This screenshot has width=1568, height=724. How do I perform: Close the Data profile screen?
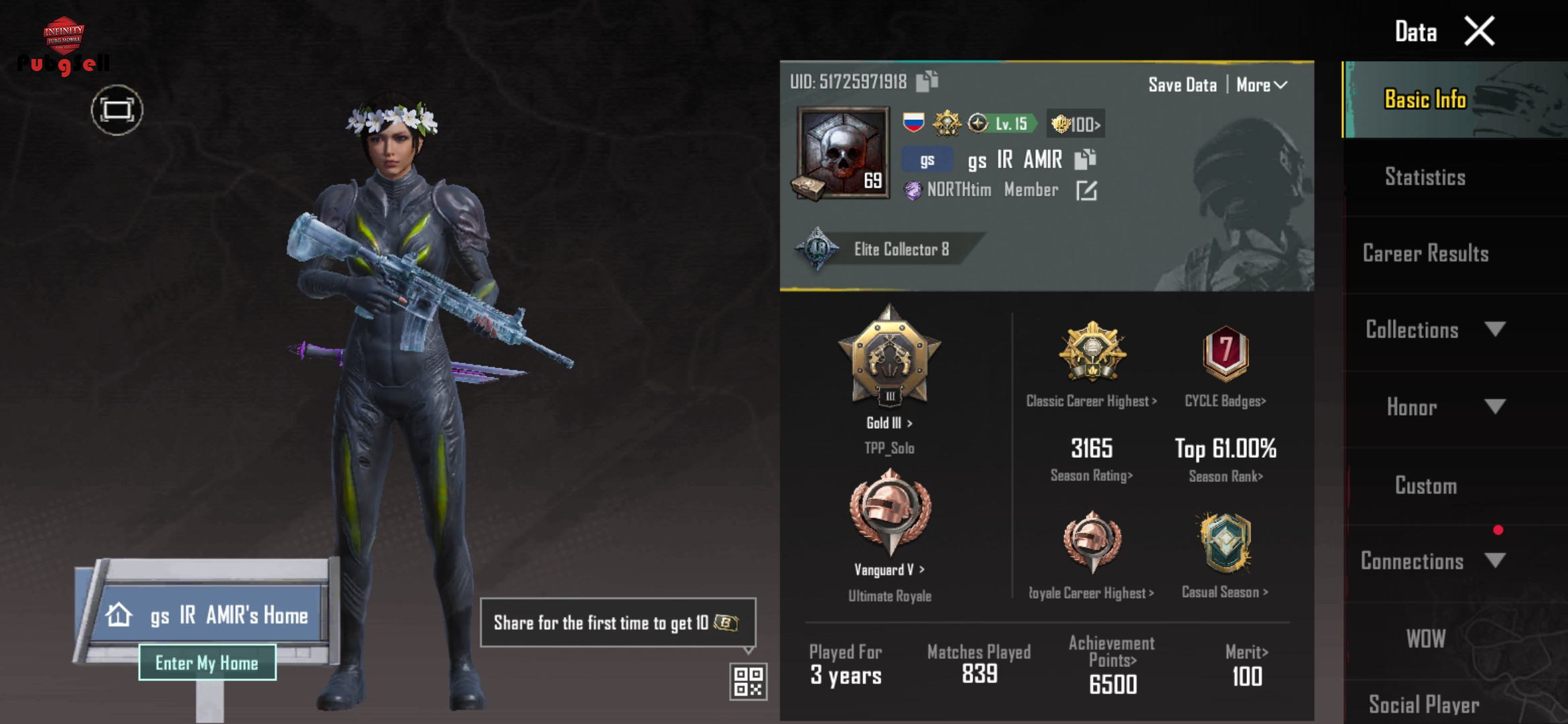[1479, 31]
